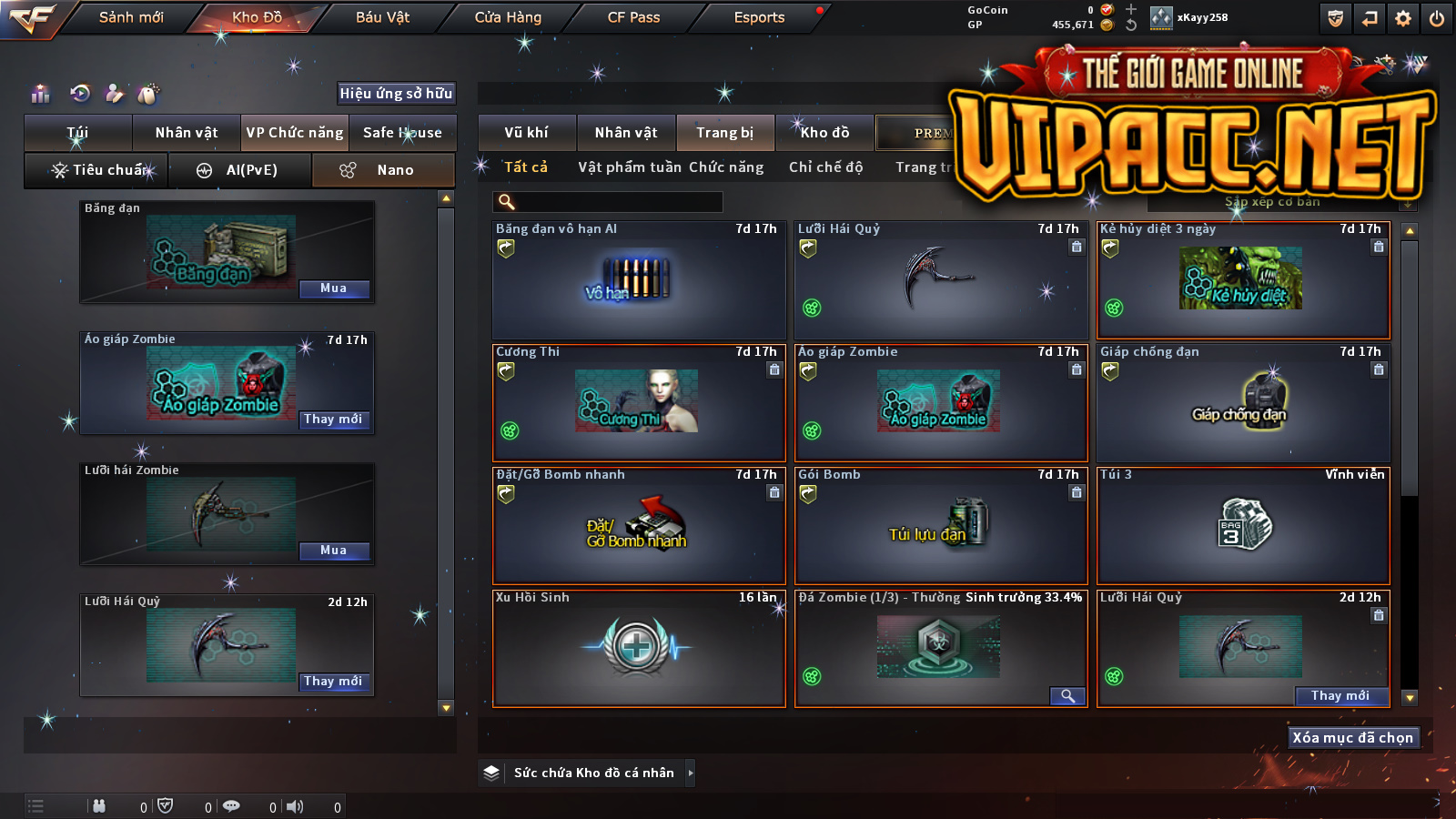Replace the Áo giáp Zombie equipment

333,420
